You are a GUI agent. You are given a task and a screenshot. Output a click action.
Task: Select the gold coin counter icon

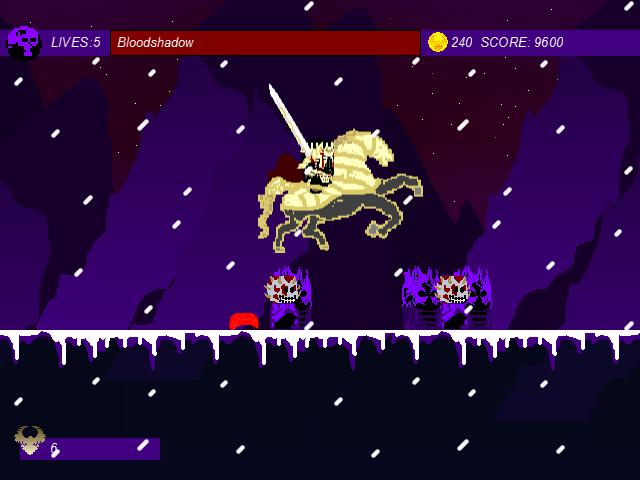437,42
